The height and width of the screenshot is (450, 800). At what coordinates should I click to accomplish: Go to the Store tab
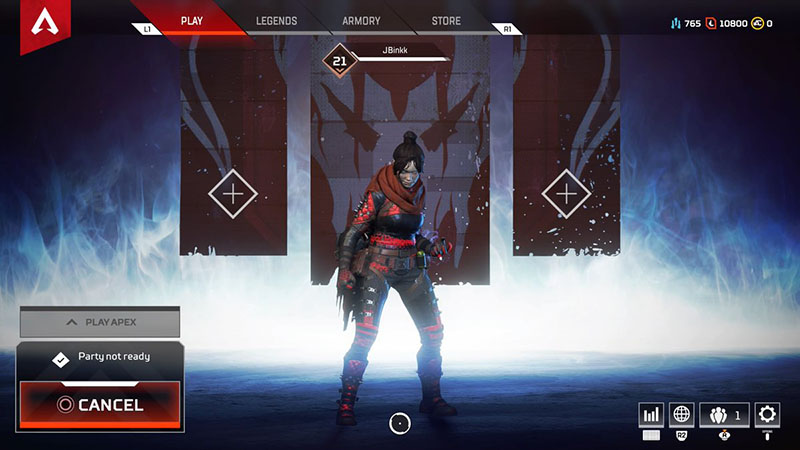coord(446,20)
